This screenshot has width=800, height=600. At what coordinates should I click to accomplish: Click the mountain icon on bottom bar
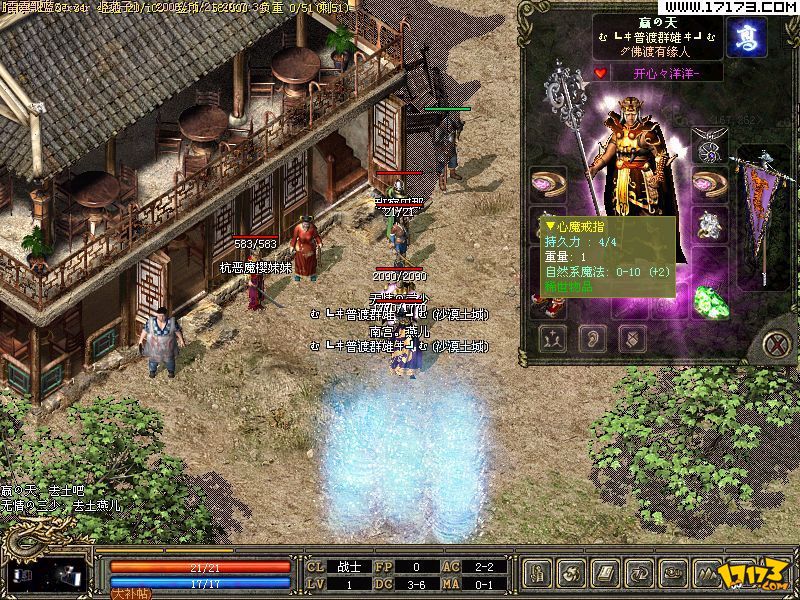[703, 574]
